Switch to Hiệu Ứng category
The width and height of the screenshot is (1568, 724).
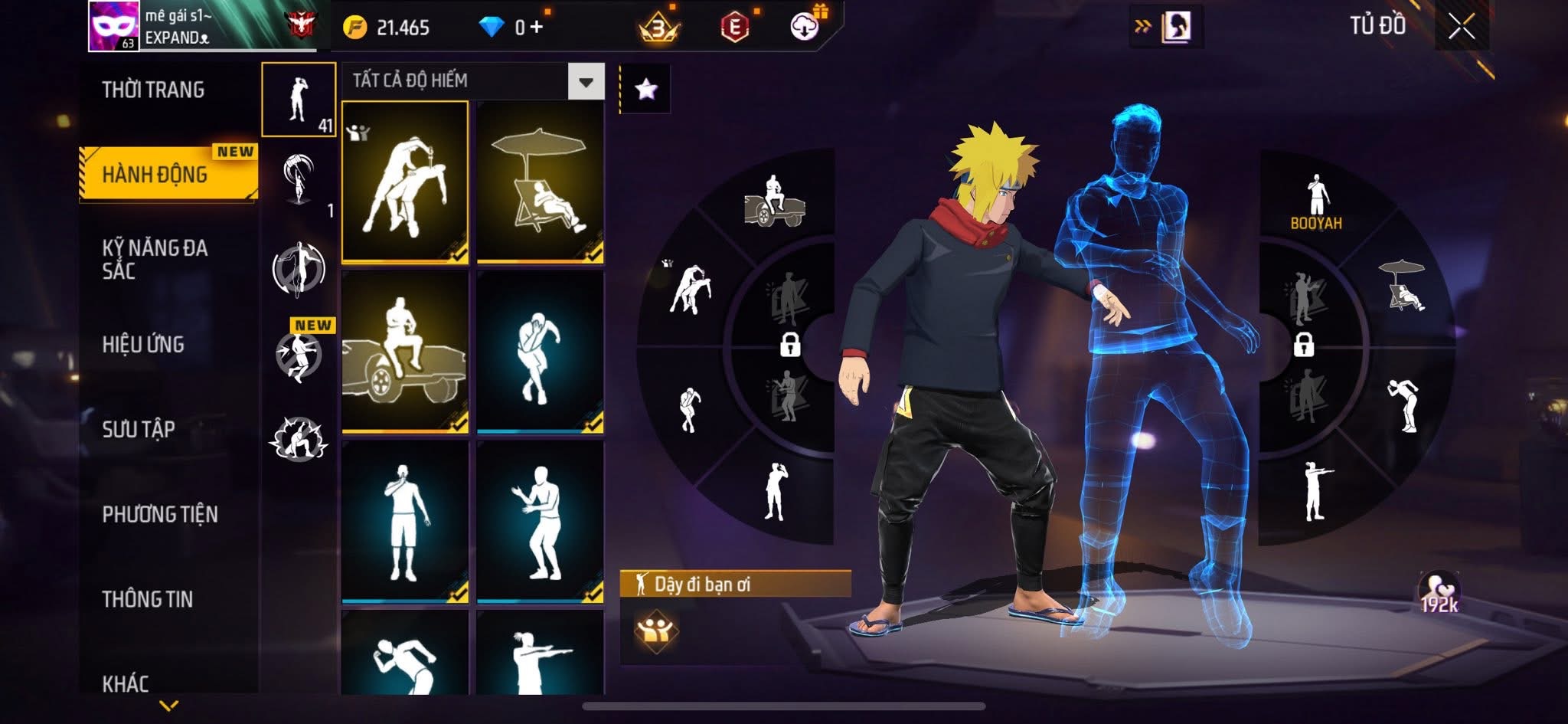[x=143, y=345]
